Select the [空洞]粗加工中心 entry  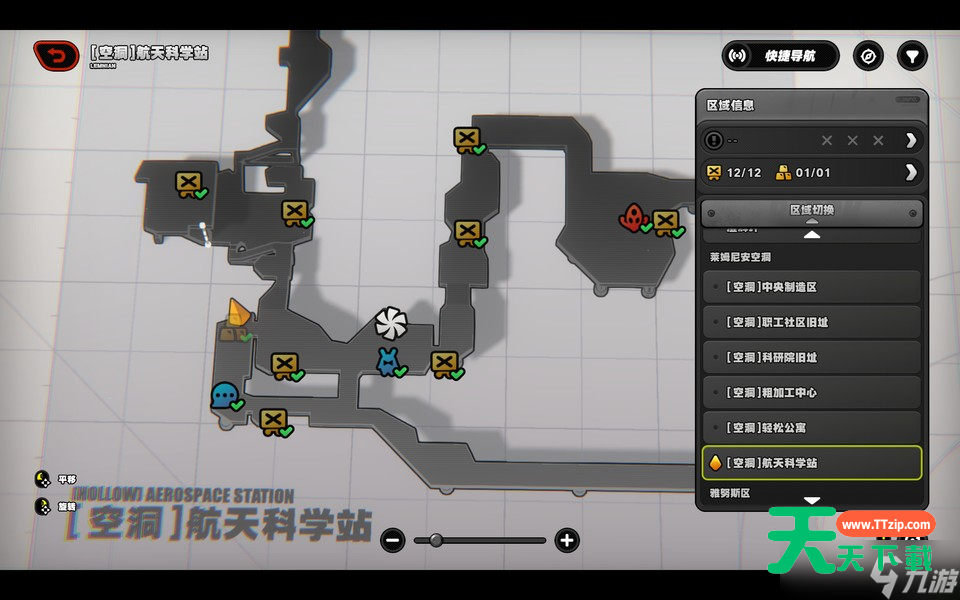point(811,392)
